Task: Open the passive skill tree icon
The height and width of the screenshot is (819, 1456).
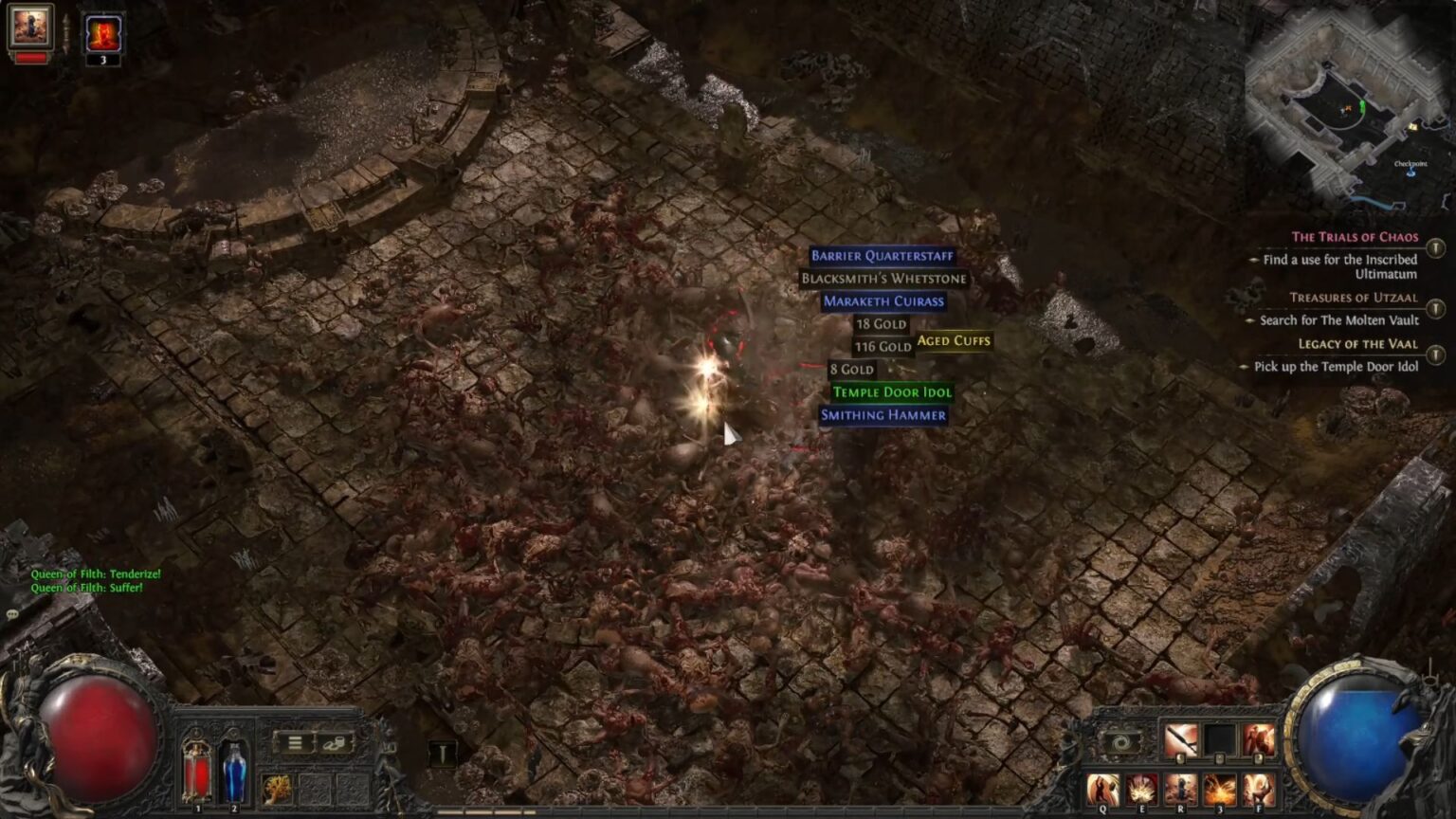Action: [x=275, y=789]
